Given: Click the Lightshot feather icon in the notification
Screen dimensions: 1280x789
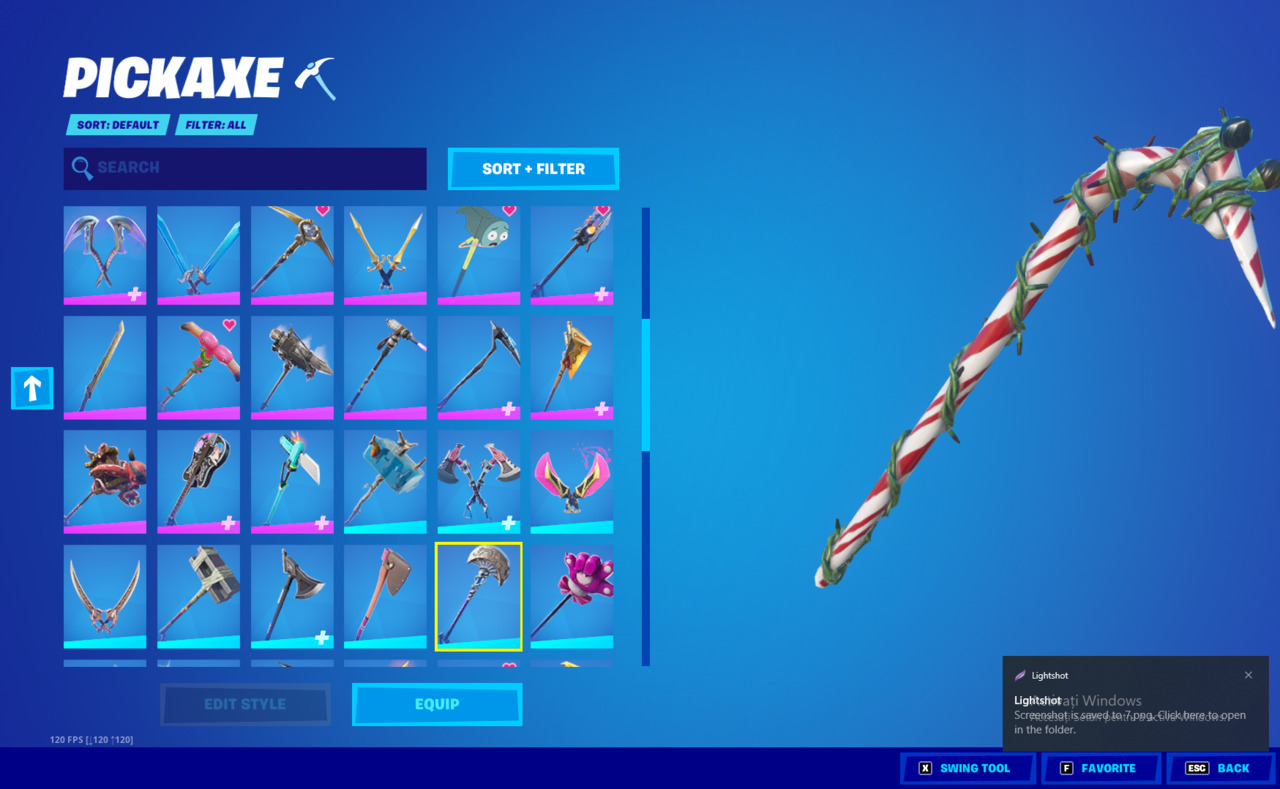Looking at the screenshot, I should point(1022,675).
